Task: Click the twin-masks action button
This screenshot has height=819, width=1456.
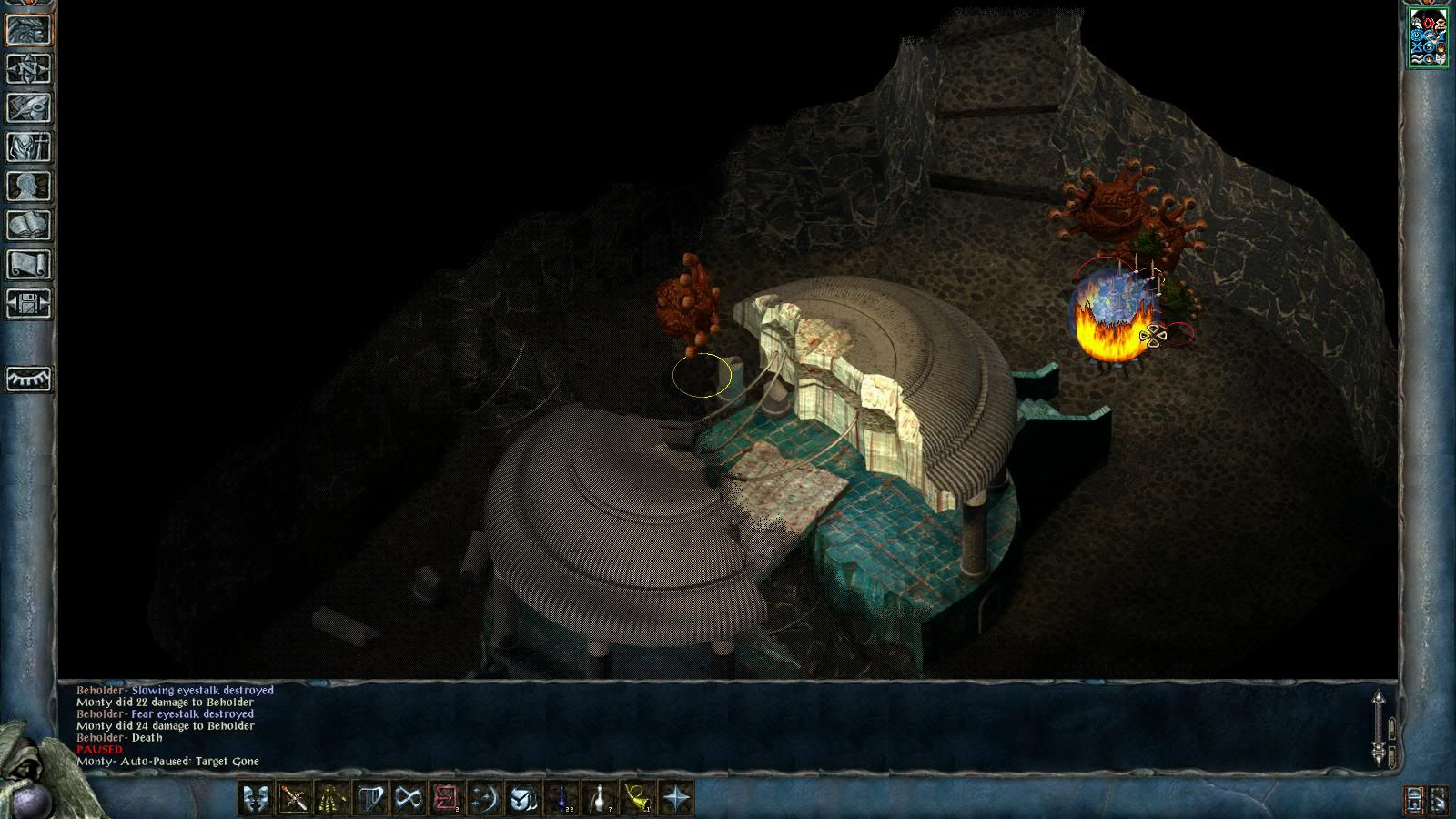Action: click(x=256, y=798)
